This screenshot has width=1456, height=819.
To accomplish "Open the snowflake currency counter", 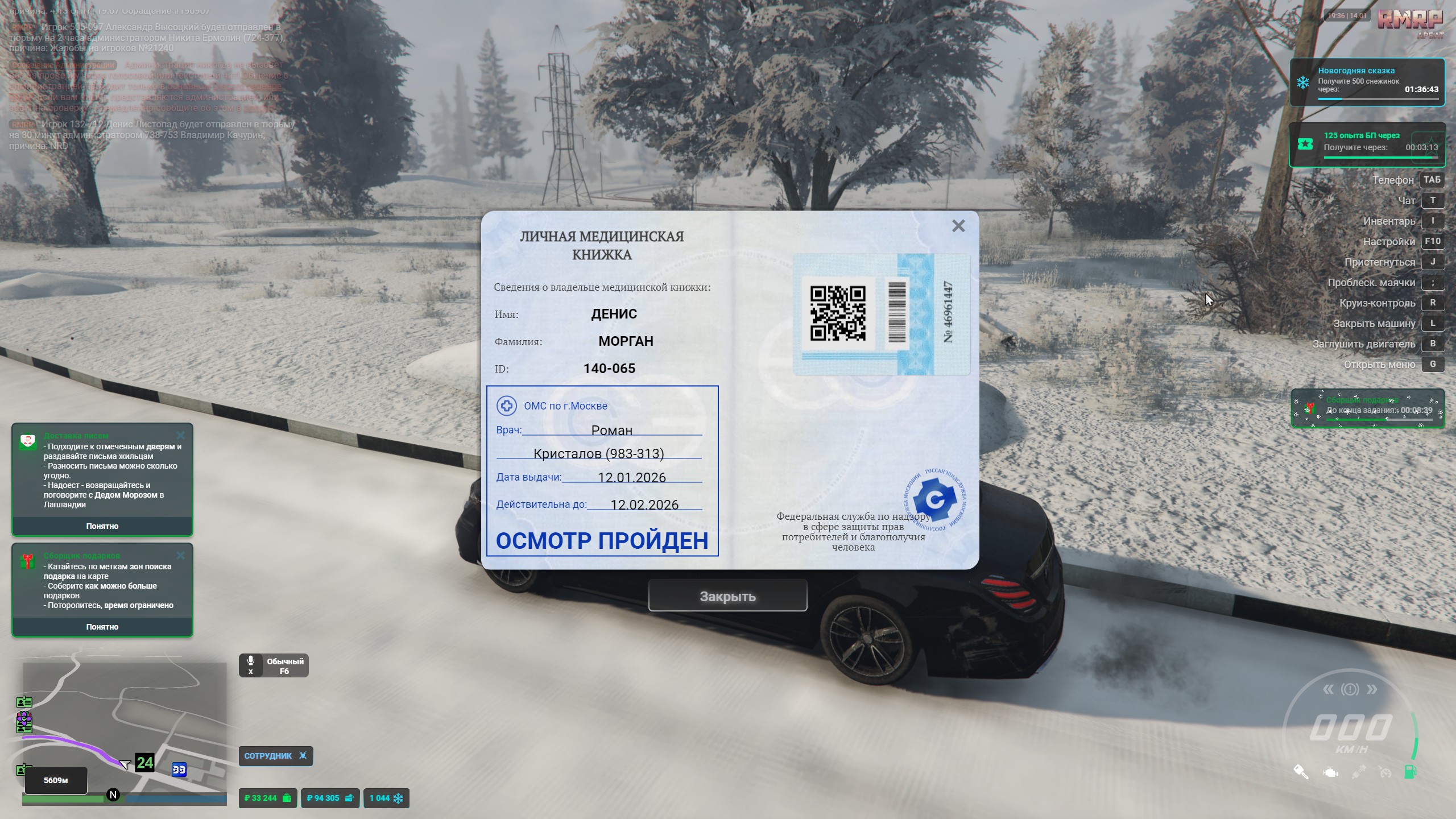I will [x=386, y=798].
